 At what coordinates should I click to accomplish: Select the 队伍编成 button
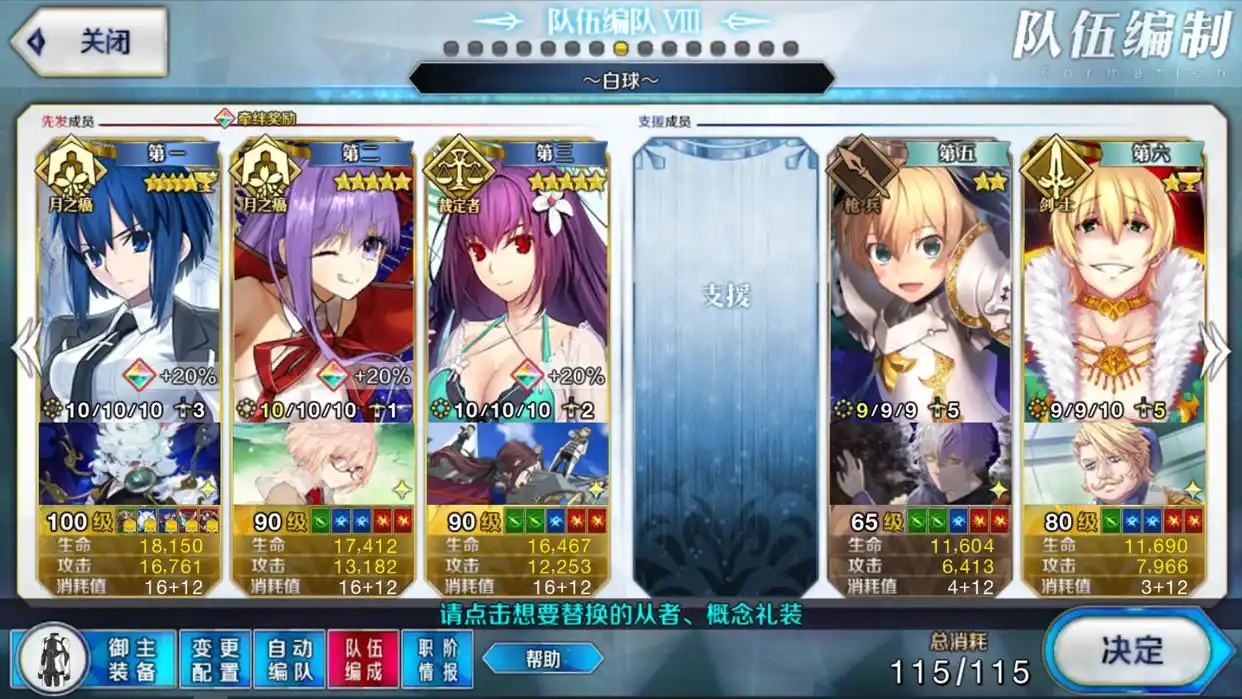[362, 659]
